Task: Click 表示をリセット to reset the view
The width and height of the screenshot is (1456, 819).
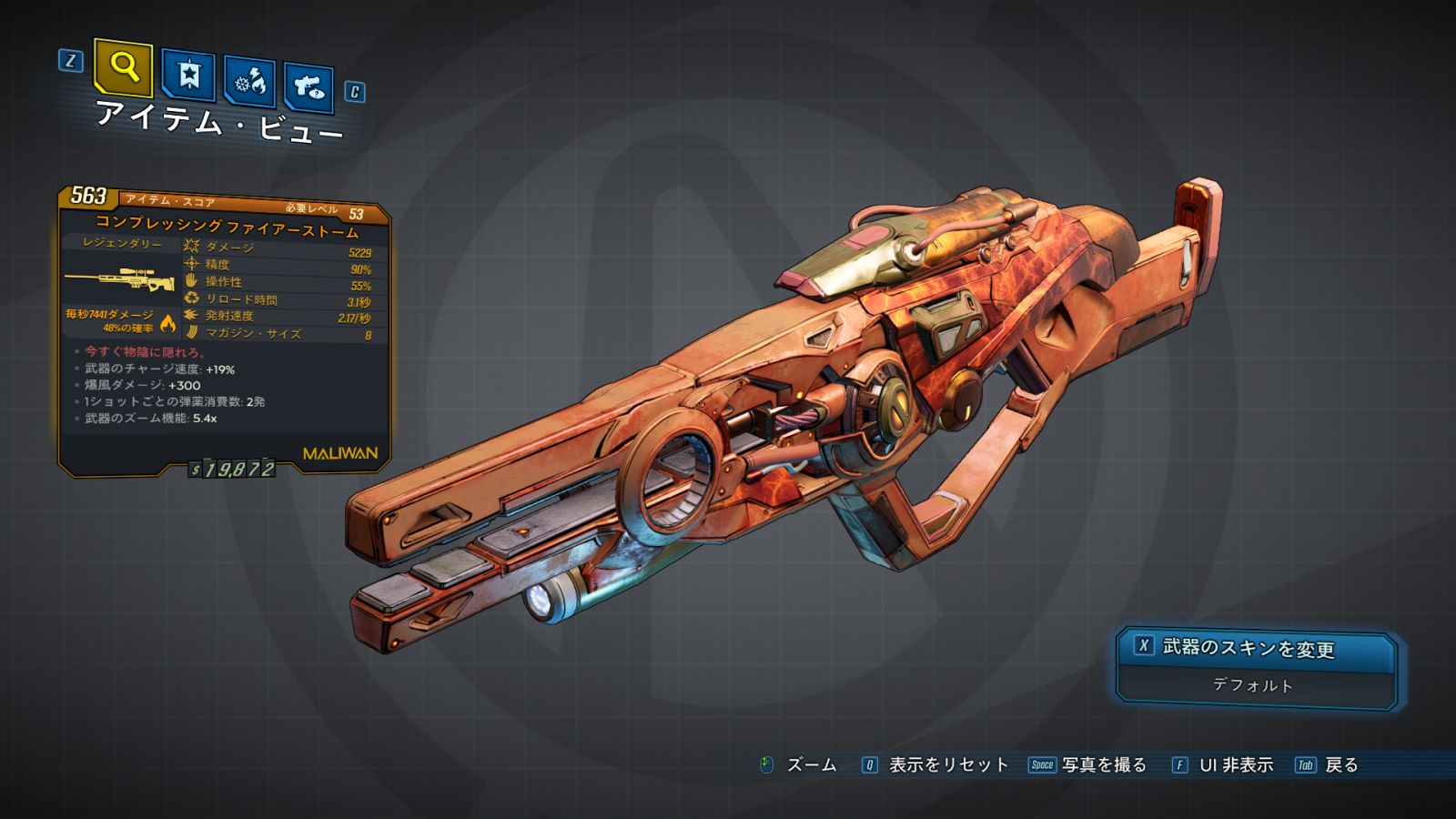Action: pos(947,765)
